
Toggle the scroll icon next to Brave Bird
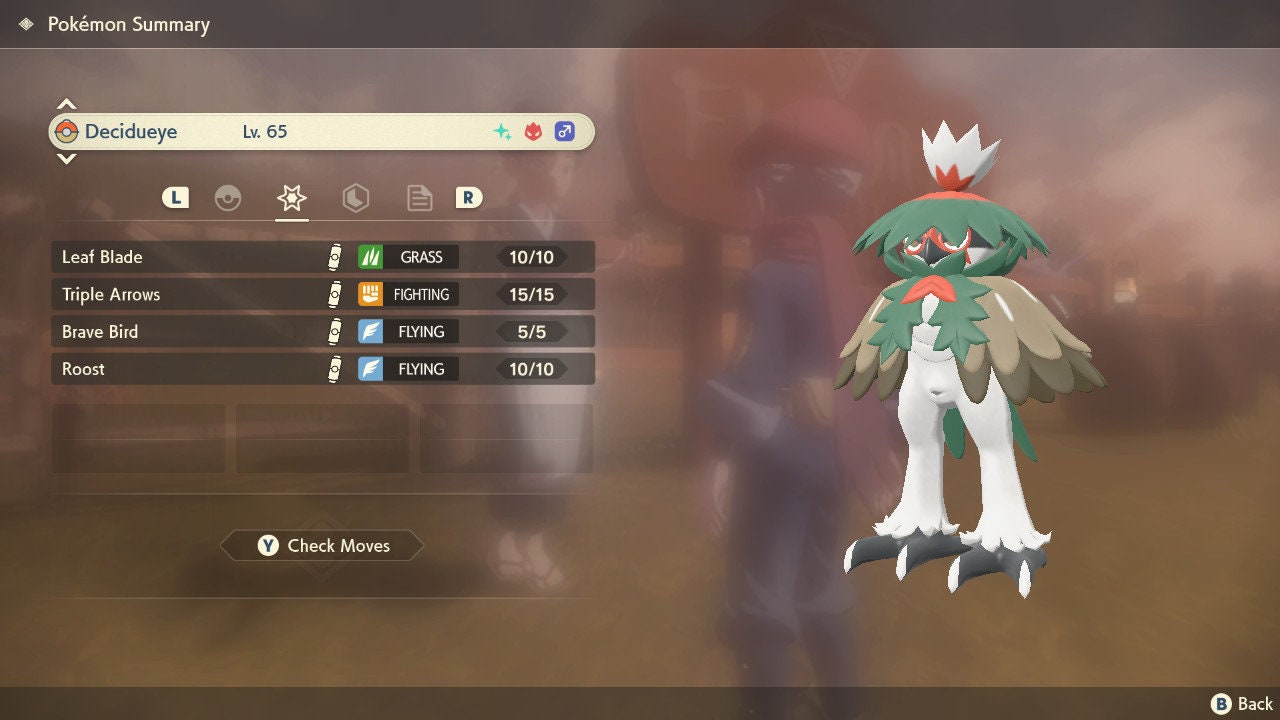pyautogui.click(x=333, y=331)
